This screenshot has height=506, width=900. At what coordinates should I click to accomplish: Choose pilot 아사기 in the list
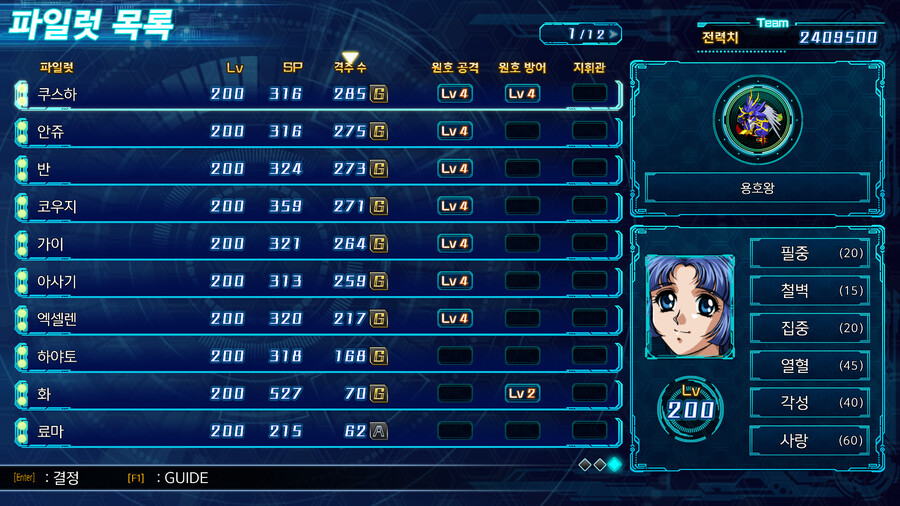click(x=57, y=282)
